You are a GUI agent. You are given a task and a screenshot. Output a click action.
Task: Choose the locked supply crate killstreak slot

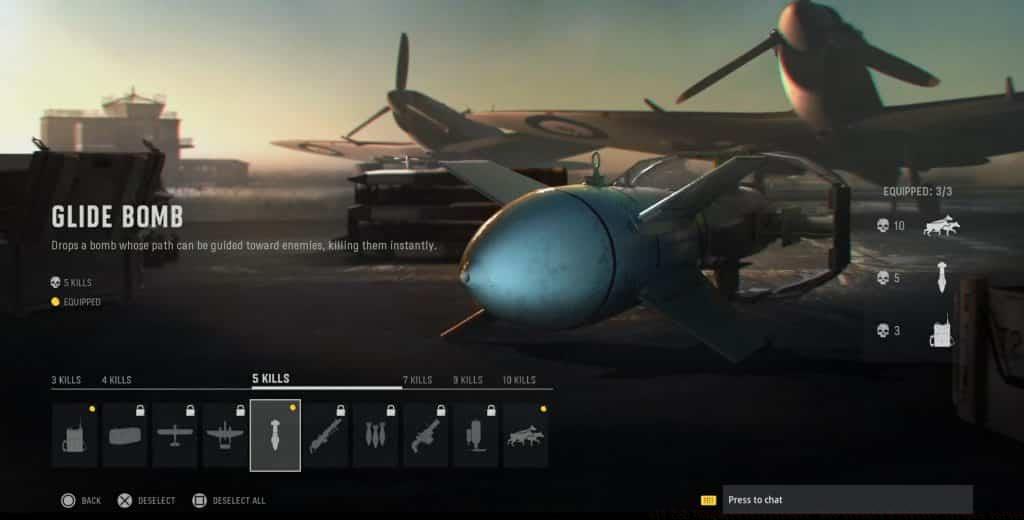coord(125,435)
